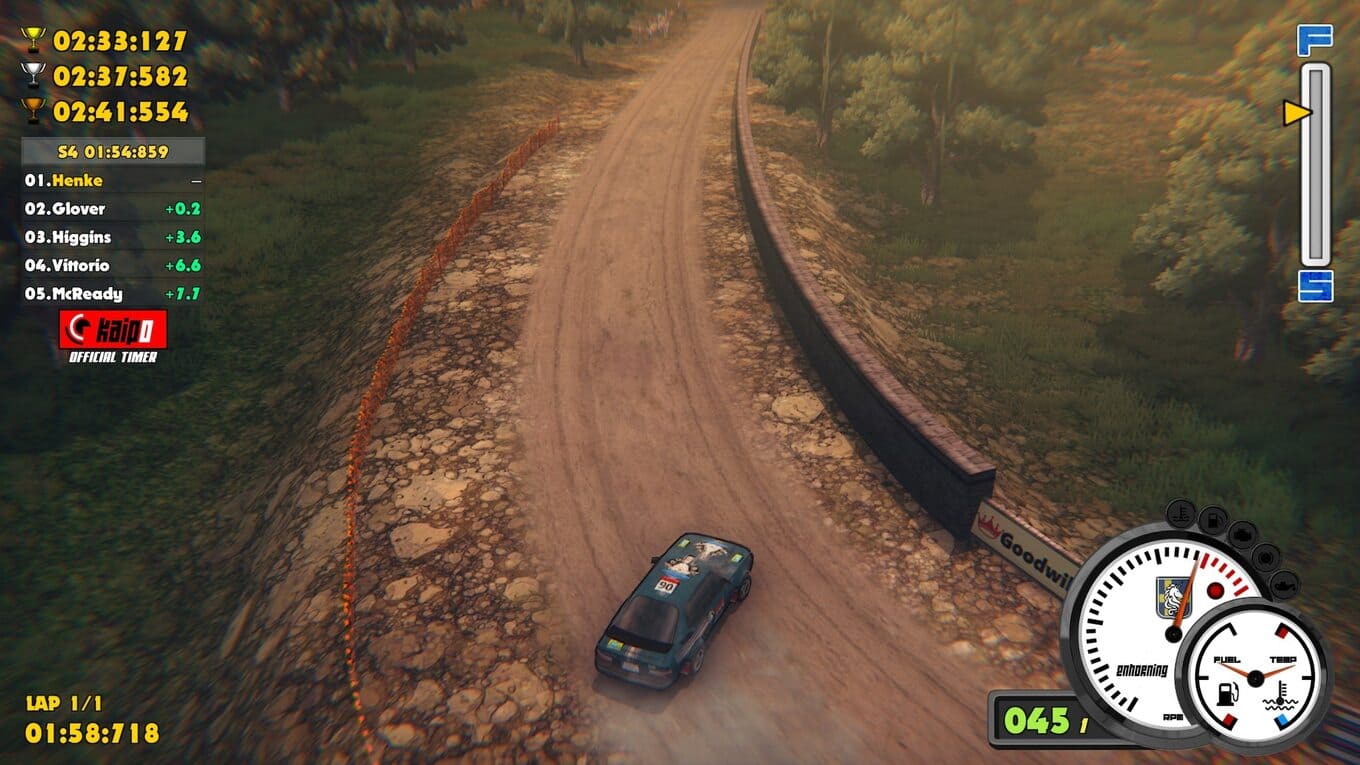
Task: Click the Kaipo official timer logo
Action: coord(113,329)
